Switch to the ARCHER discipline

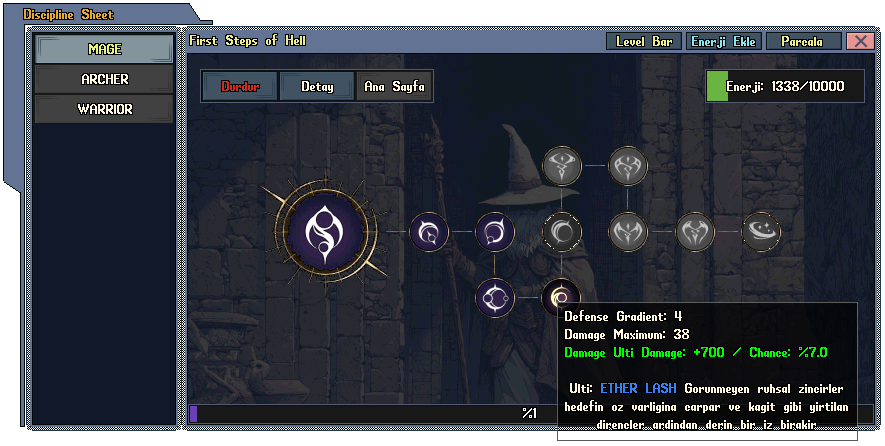(x=104, y=79)
